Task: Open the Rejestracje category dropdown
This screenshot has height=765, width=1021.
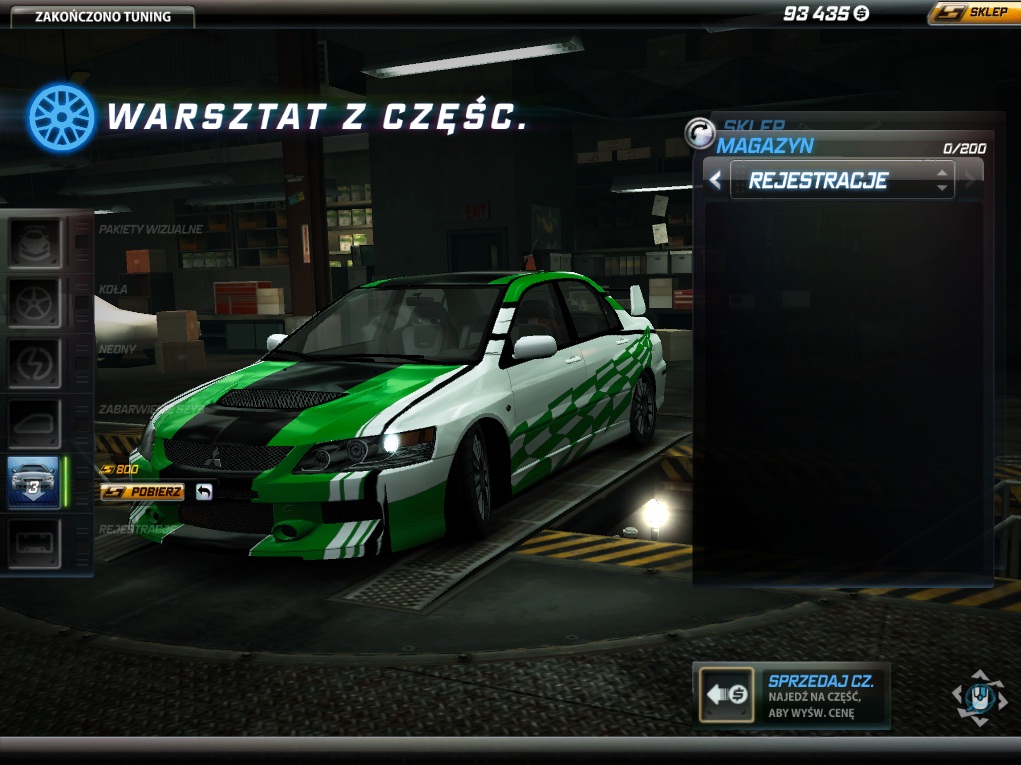Action: [842, 181]
